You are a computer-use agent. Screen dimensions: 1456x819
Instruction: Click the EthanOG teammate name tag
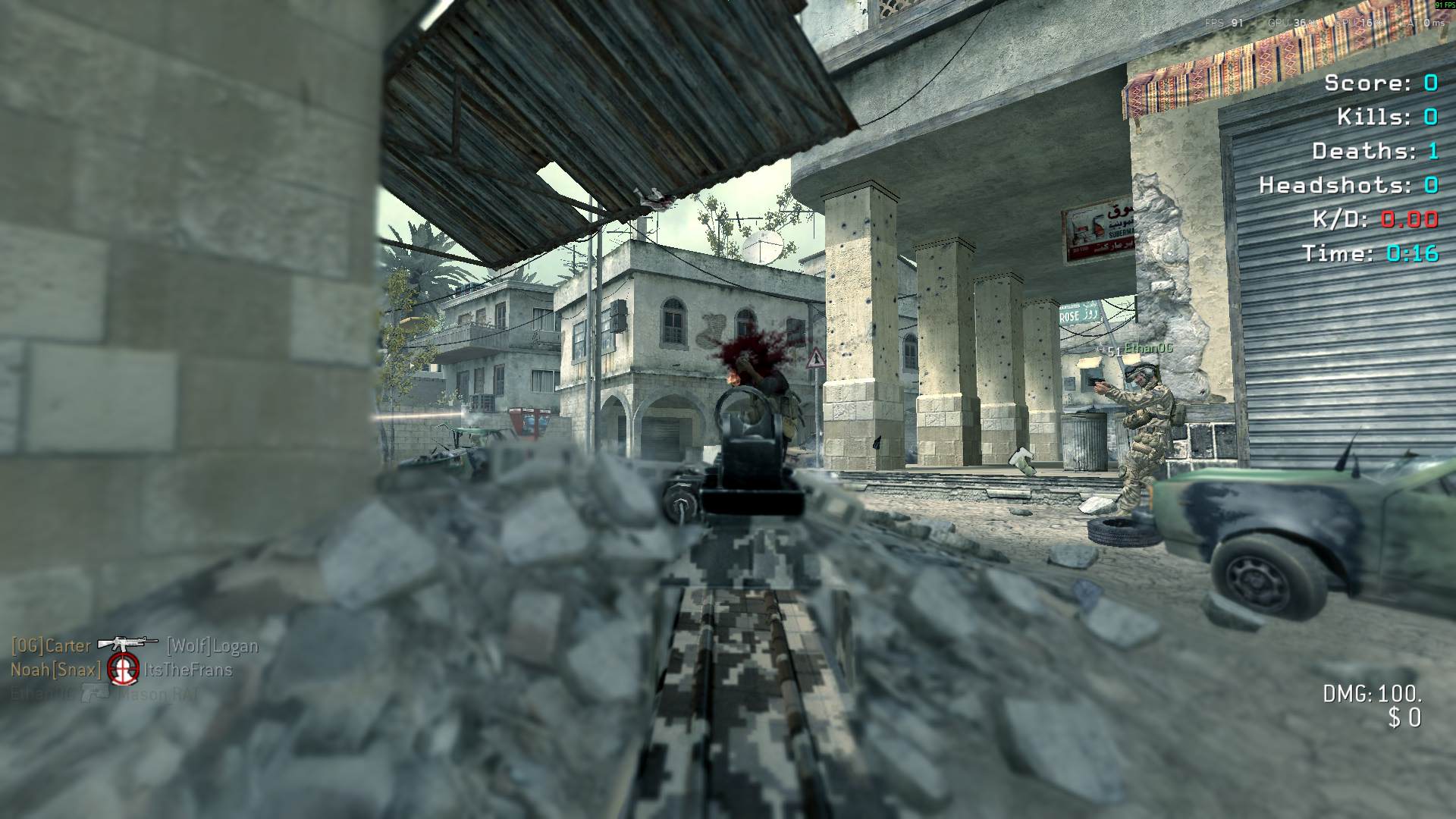click(1148, 348)
